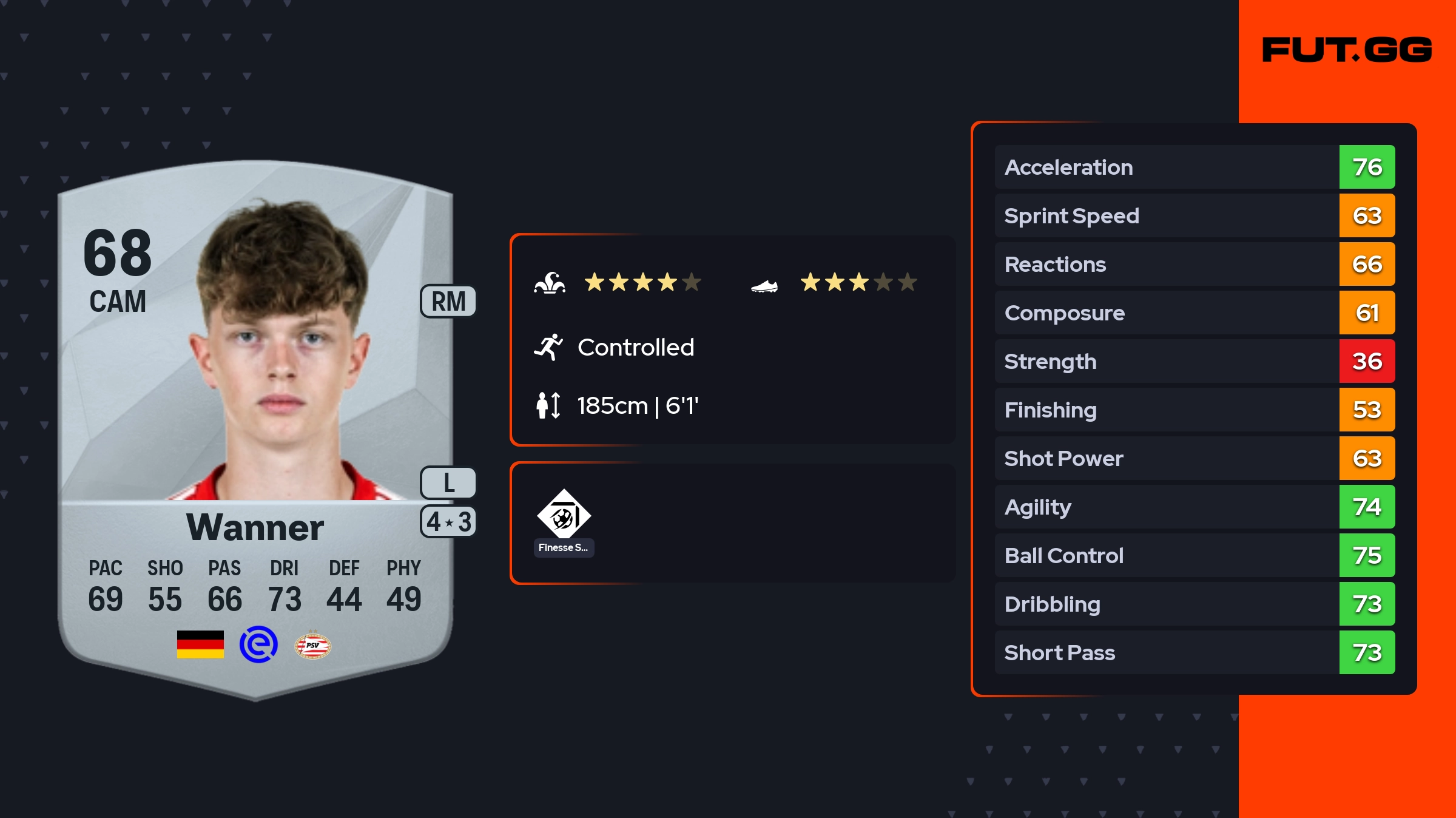
Task: Select the left foot L badge
Action: click(448, 483)
